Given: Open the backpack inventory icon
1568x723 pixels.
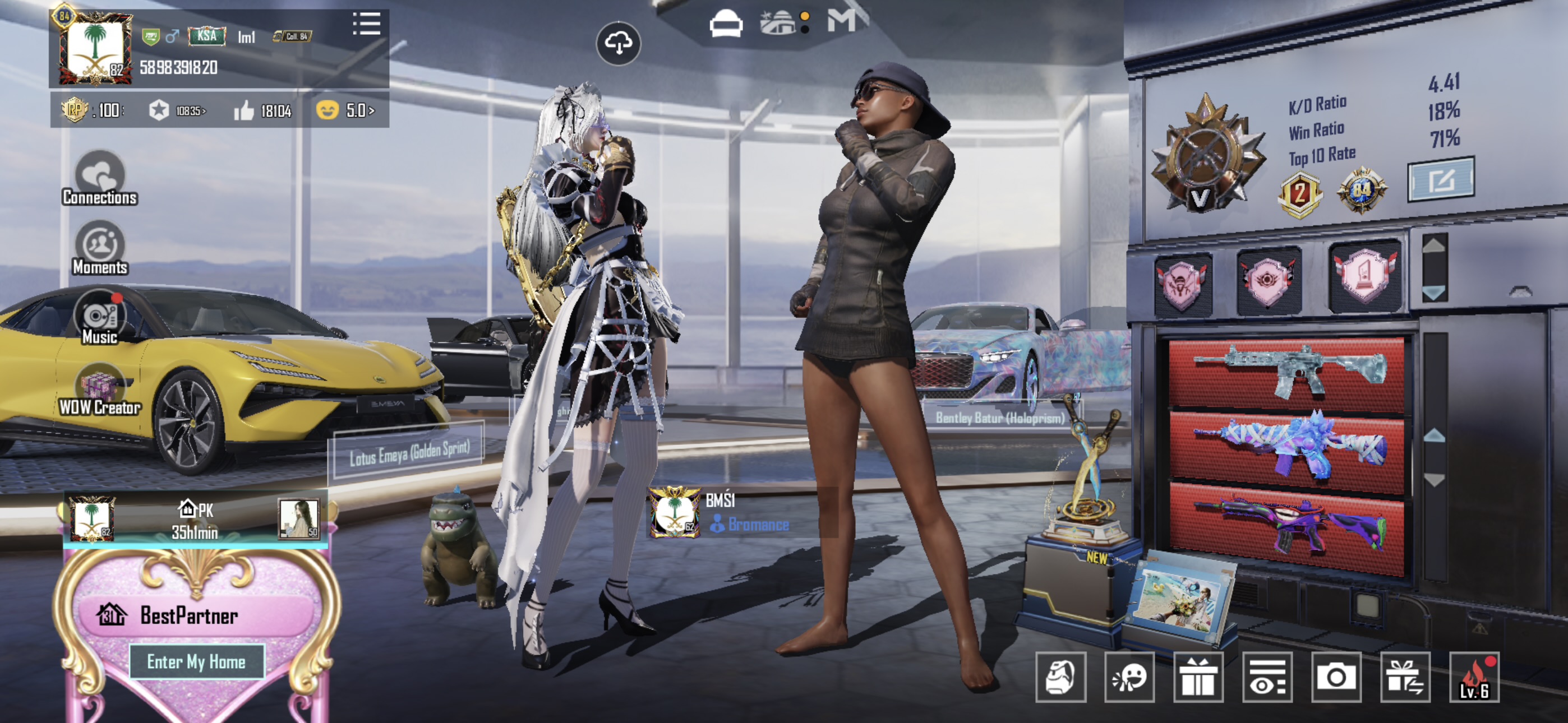Looking at the screenshot, I should point(1060,676).
